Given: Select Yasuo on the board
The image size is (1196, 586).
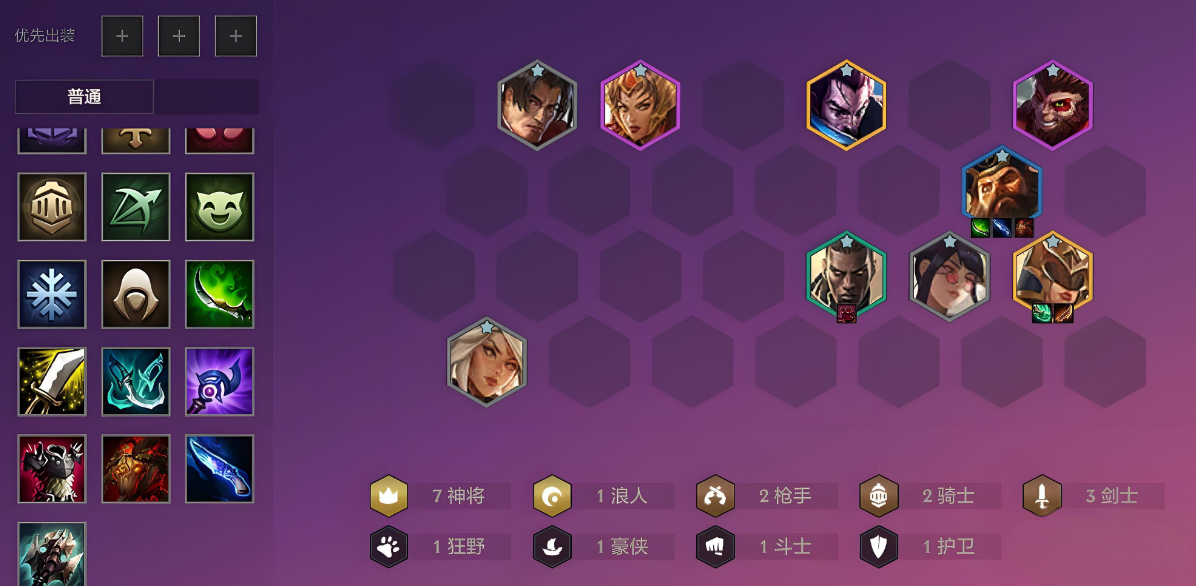Looking at the screenshot, I should click(847, 104).
